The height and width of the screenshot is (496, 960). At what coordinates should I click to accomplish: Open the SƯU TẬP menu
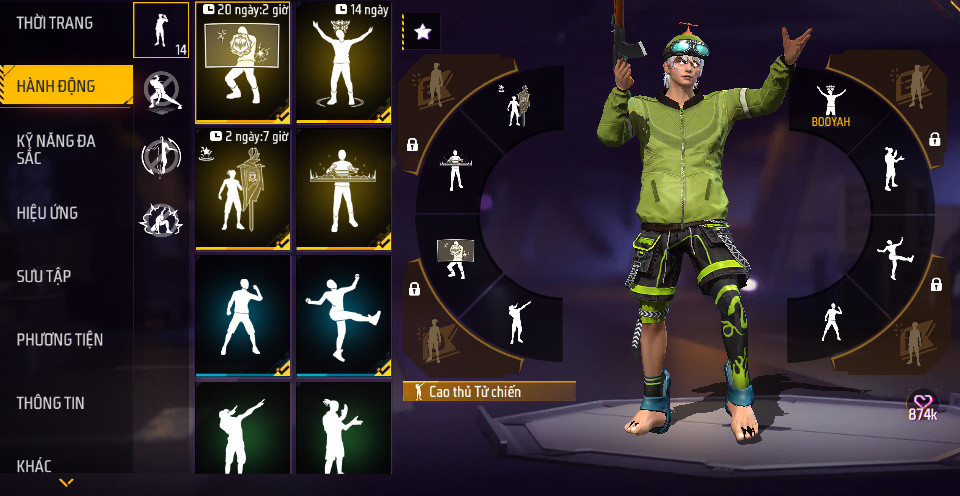click(x=44, y=276)
